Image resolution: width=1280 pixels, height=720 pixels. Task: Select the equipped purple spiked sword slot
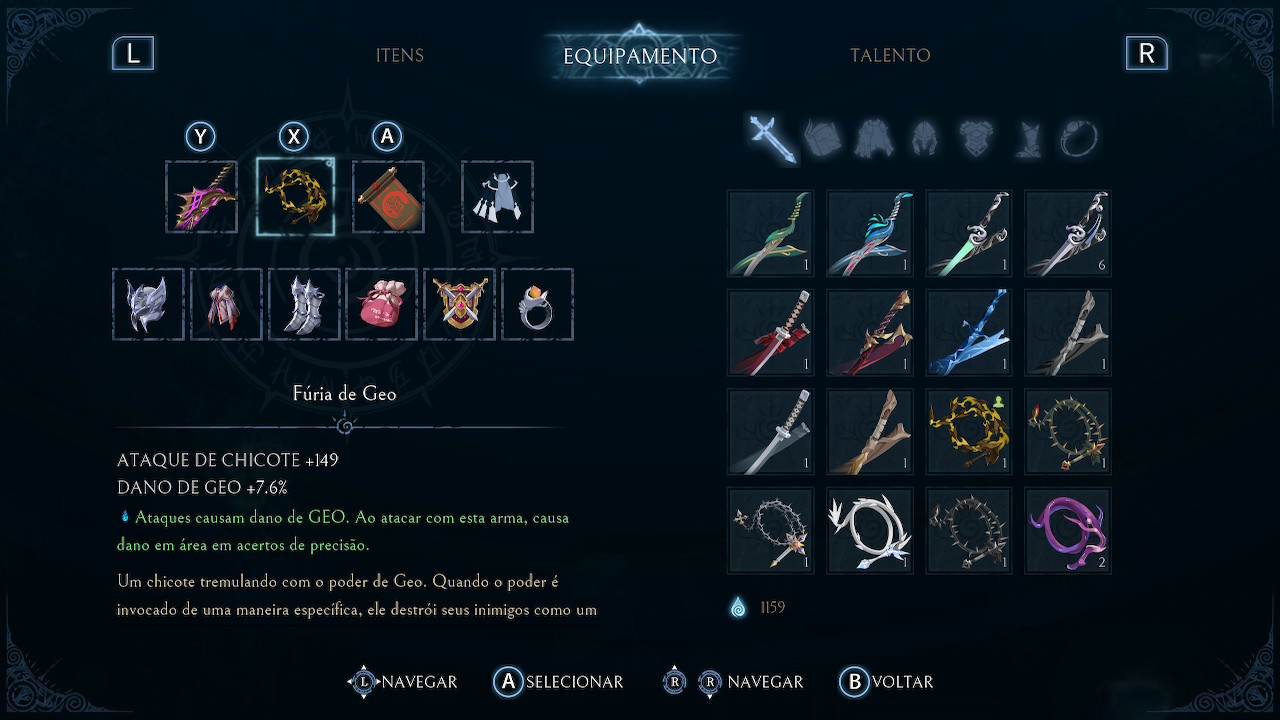(x=202, y=197)
